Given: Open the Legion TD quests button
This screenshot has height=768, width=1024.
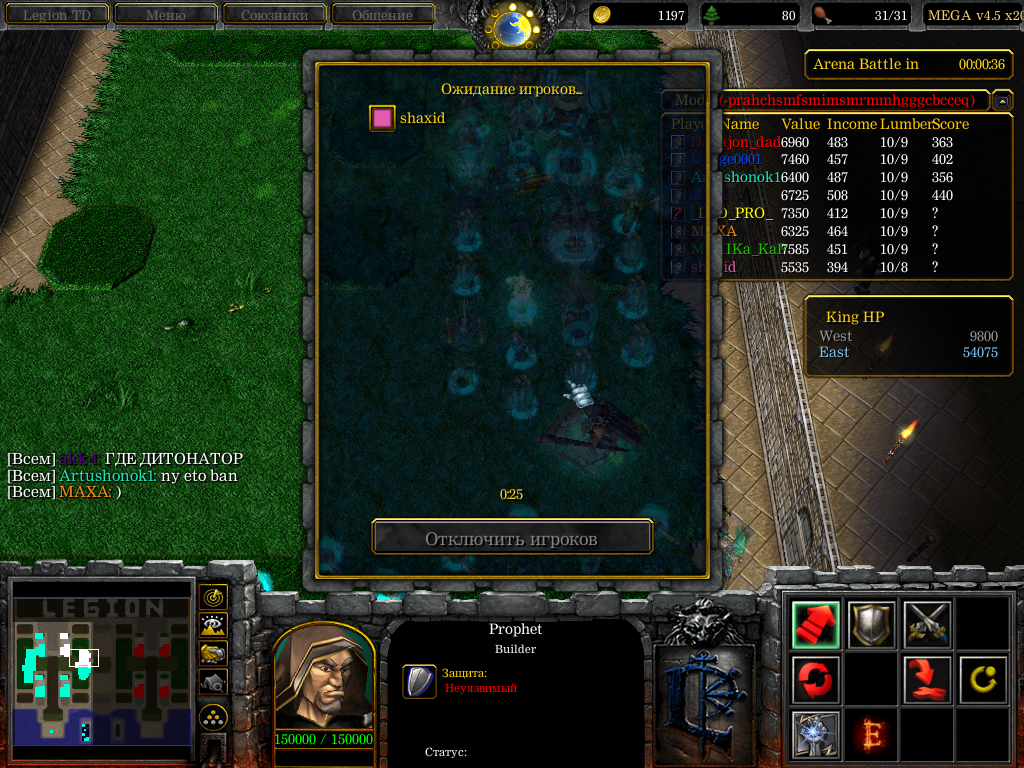Looking at the screenshot, I should [x=57, y=15].
